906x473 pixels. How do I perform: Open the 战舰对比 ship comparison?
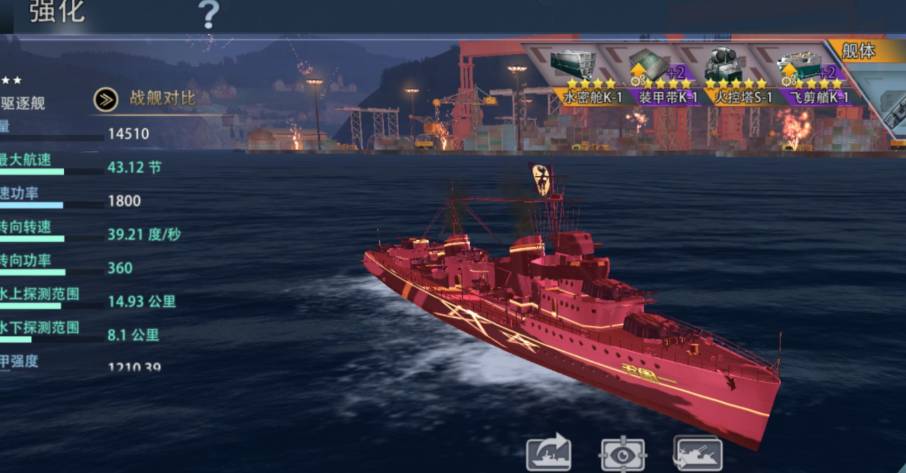(145, 98)
